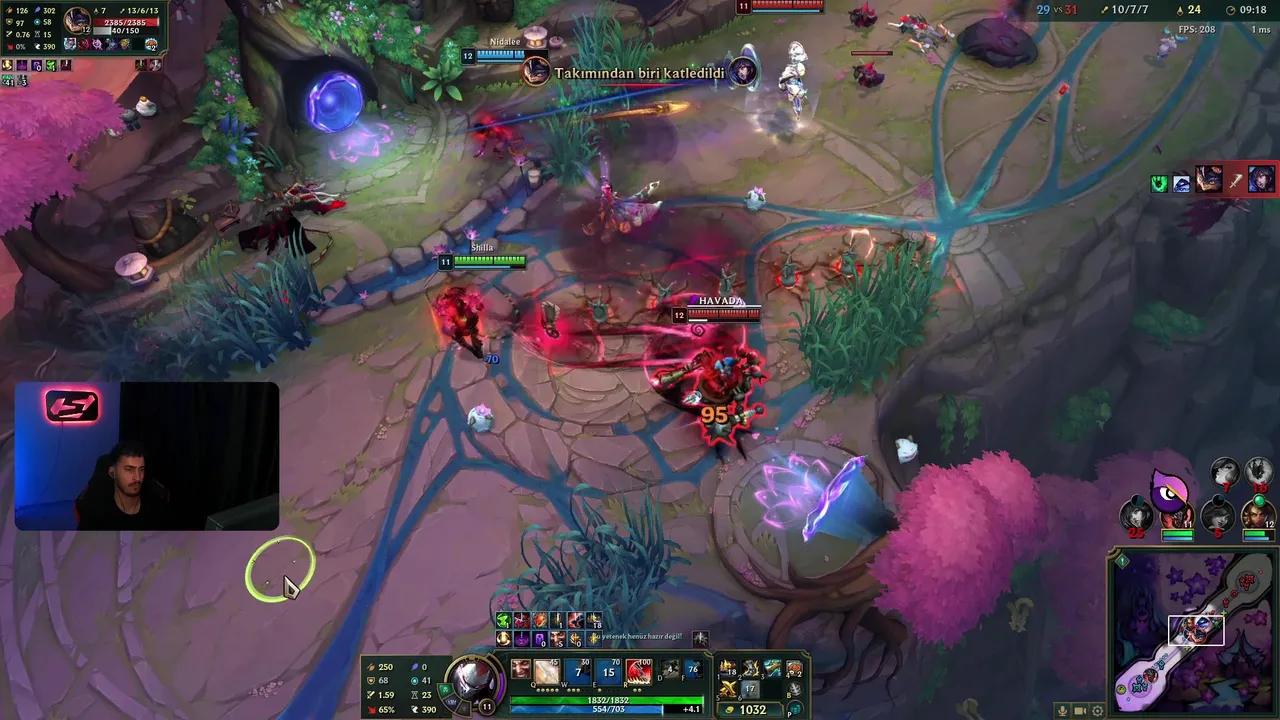The height and width of the screenshot is (720, 1280).
Task: Click the W ability icon
Action: pyautogui.click(x=577, y=672)
